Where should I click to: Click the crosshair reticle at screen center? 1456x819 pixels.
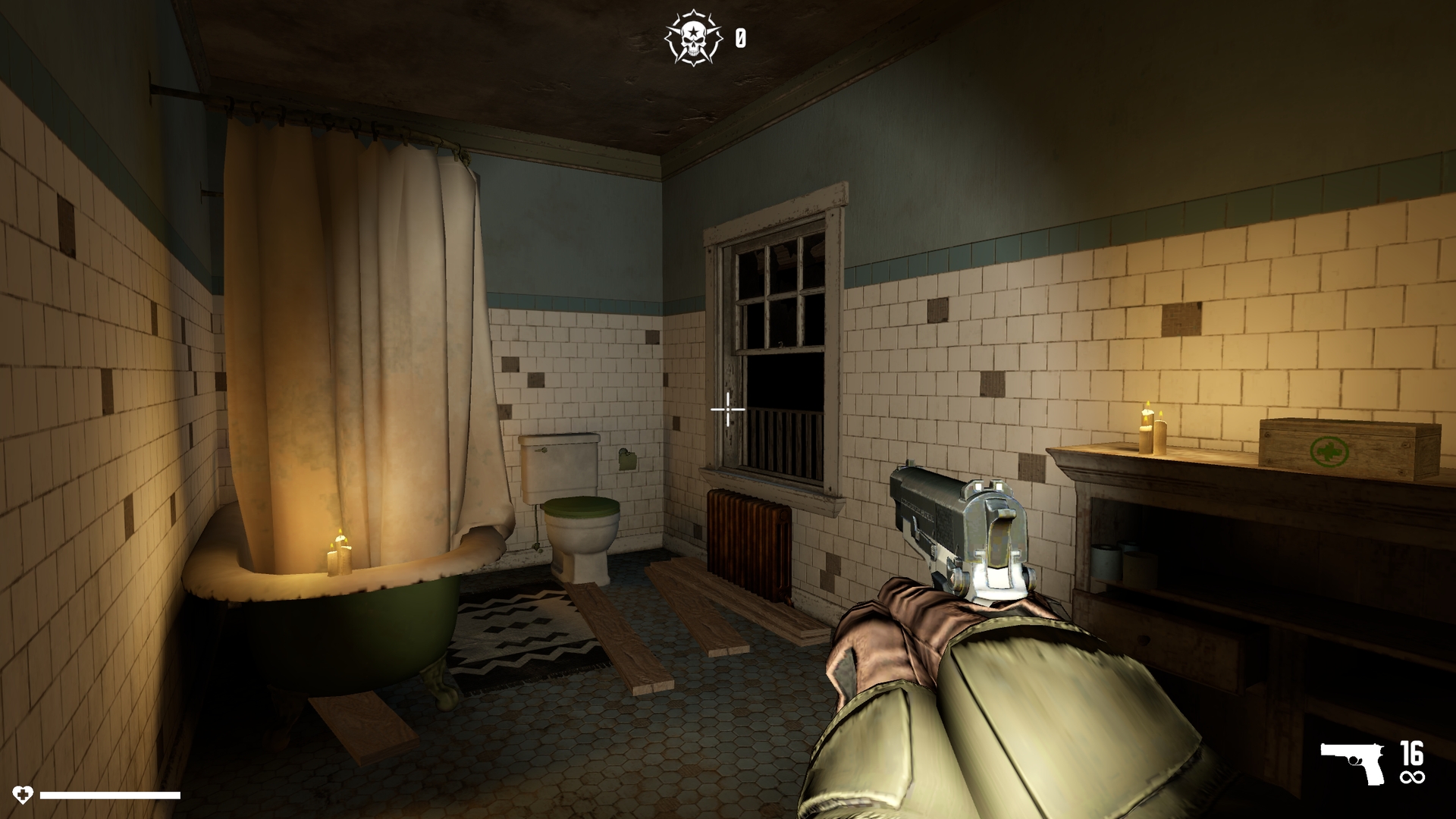(x=726, y=409)
